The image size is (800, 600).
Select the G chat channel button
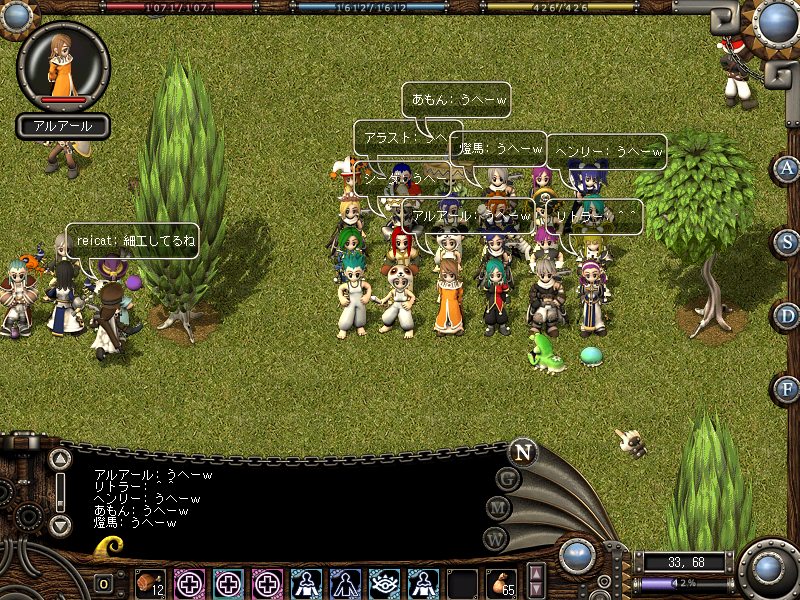[508, 479]
